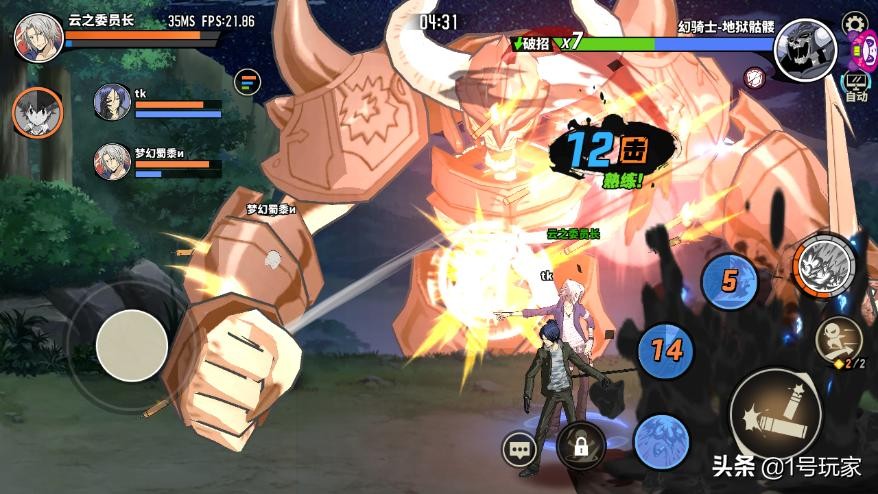This screenshot has width=878, height=494.
Task: Tap the boss skull portrait
Action: click(805, 50)
